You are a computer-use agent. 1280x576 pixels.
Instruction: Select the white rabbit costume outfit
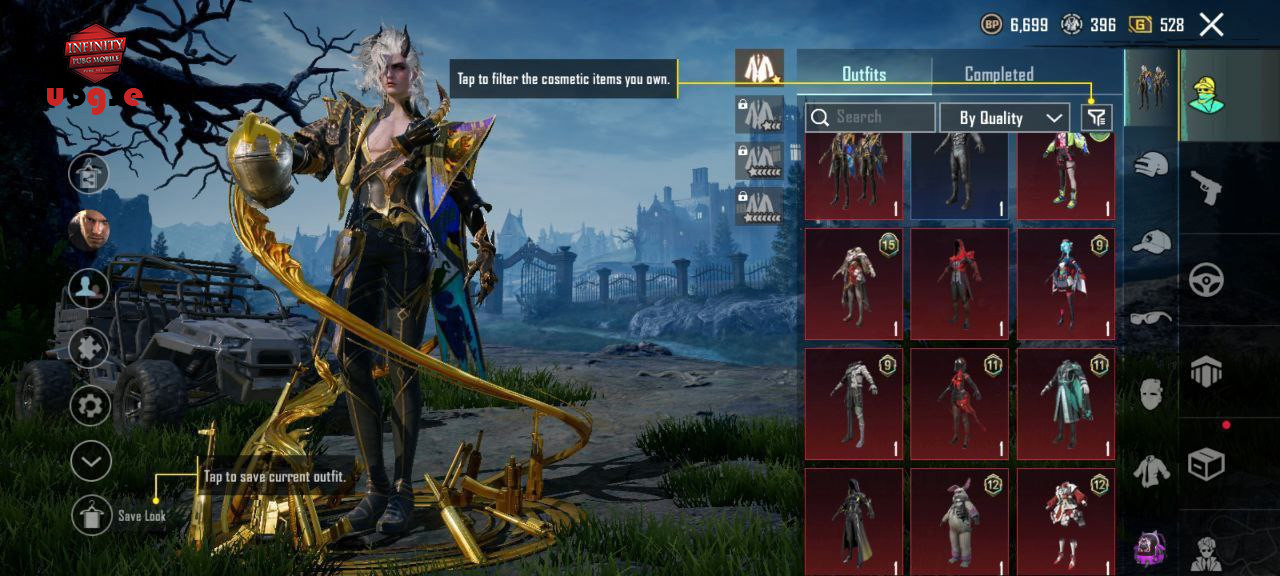pyautogui.click(x=956, y=520)
